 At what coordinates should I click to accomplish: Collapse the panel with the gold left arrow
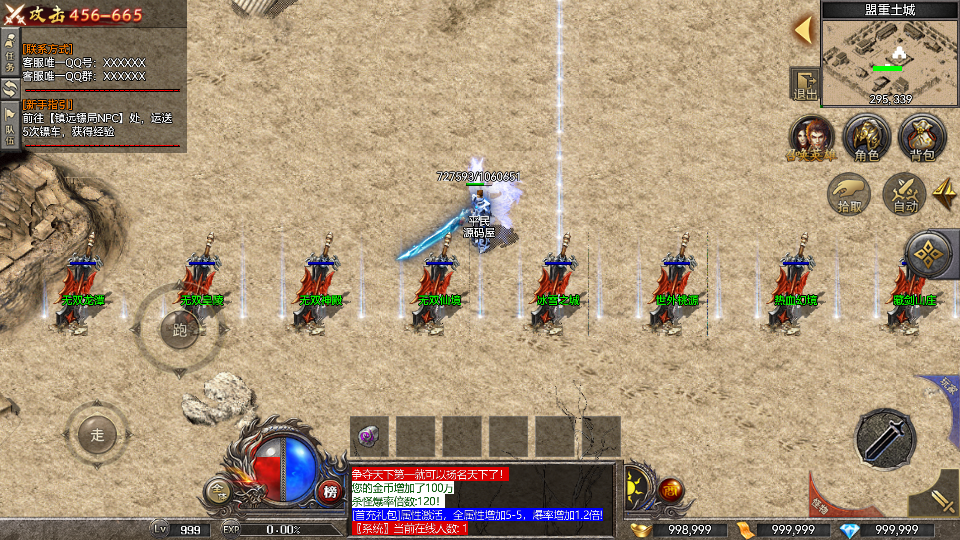coord(803,30)
